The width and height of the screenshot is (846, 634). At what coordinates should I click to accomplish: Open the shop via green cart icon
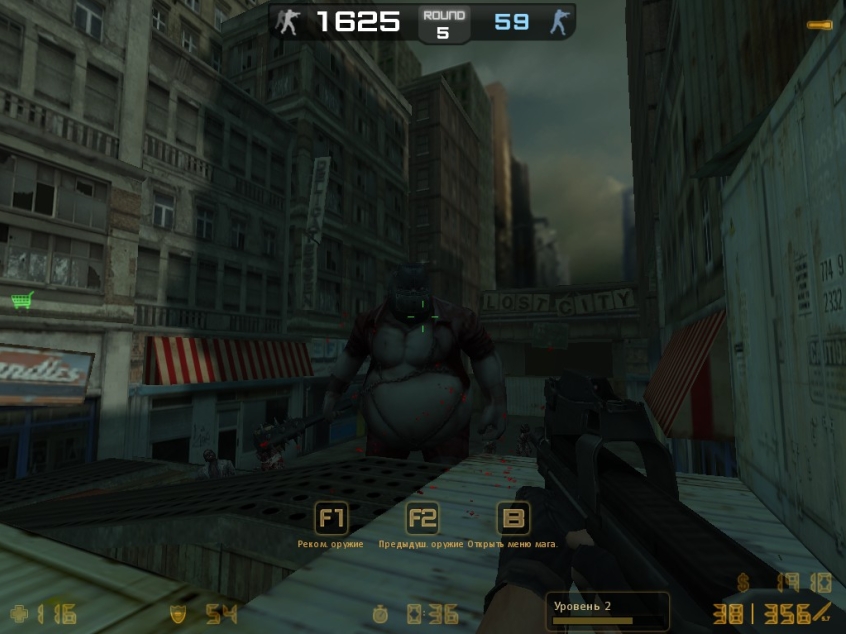22,299
